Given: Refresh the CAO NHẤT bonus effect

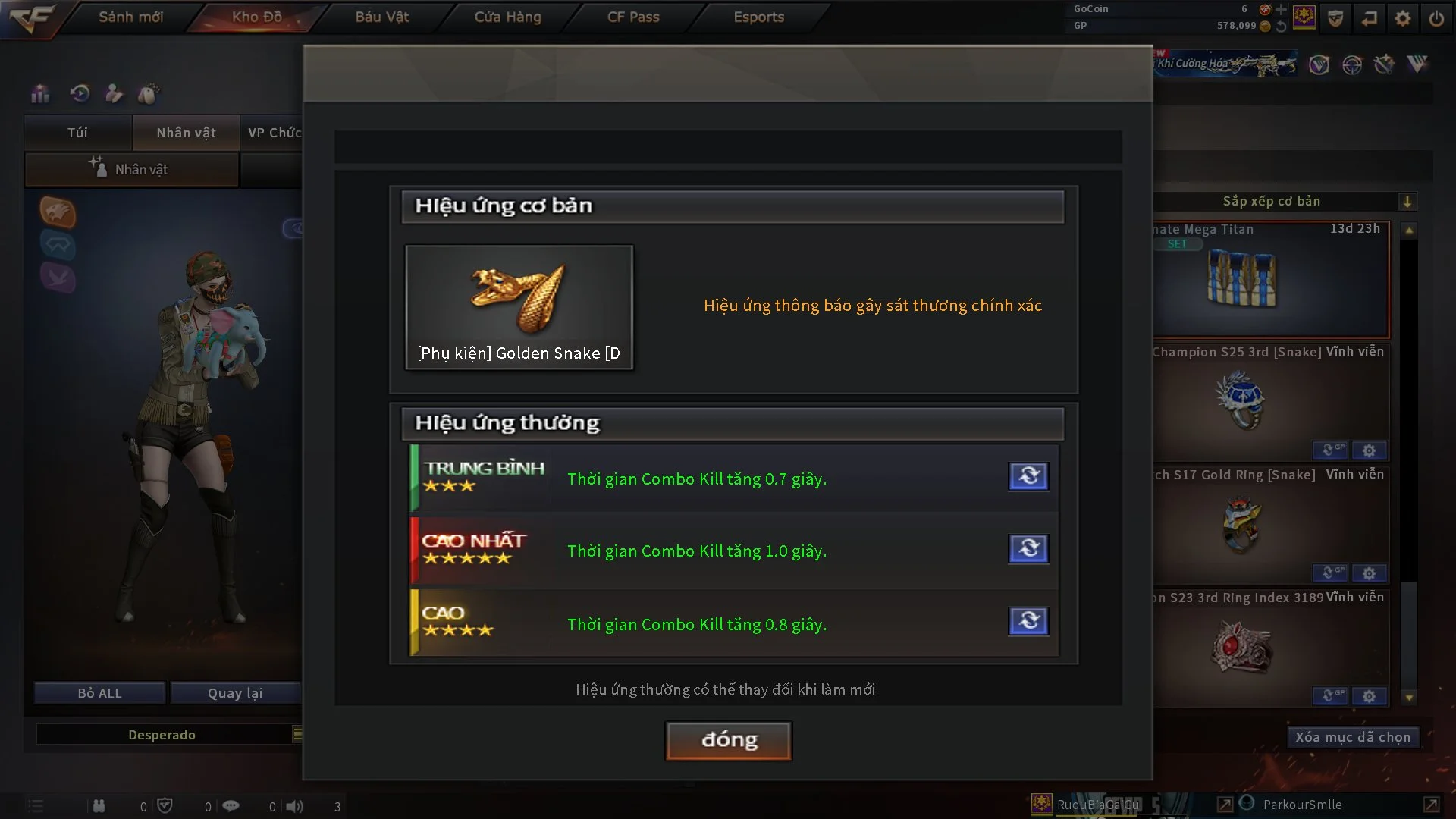Looking at the screenshot, I should click(x=1028, y=548).
